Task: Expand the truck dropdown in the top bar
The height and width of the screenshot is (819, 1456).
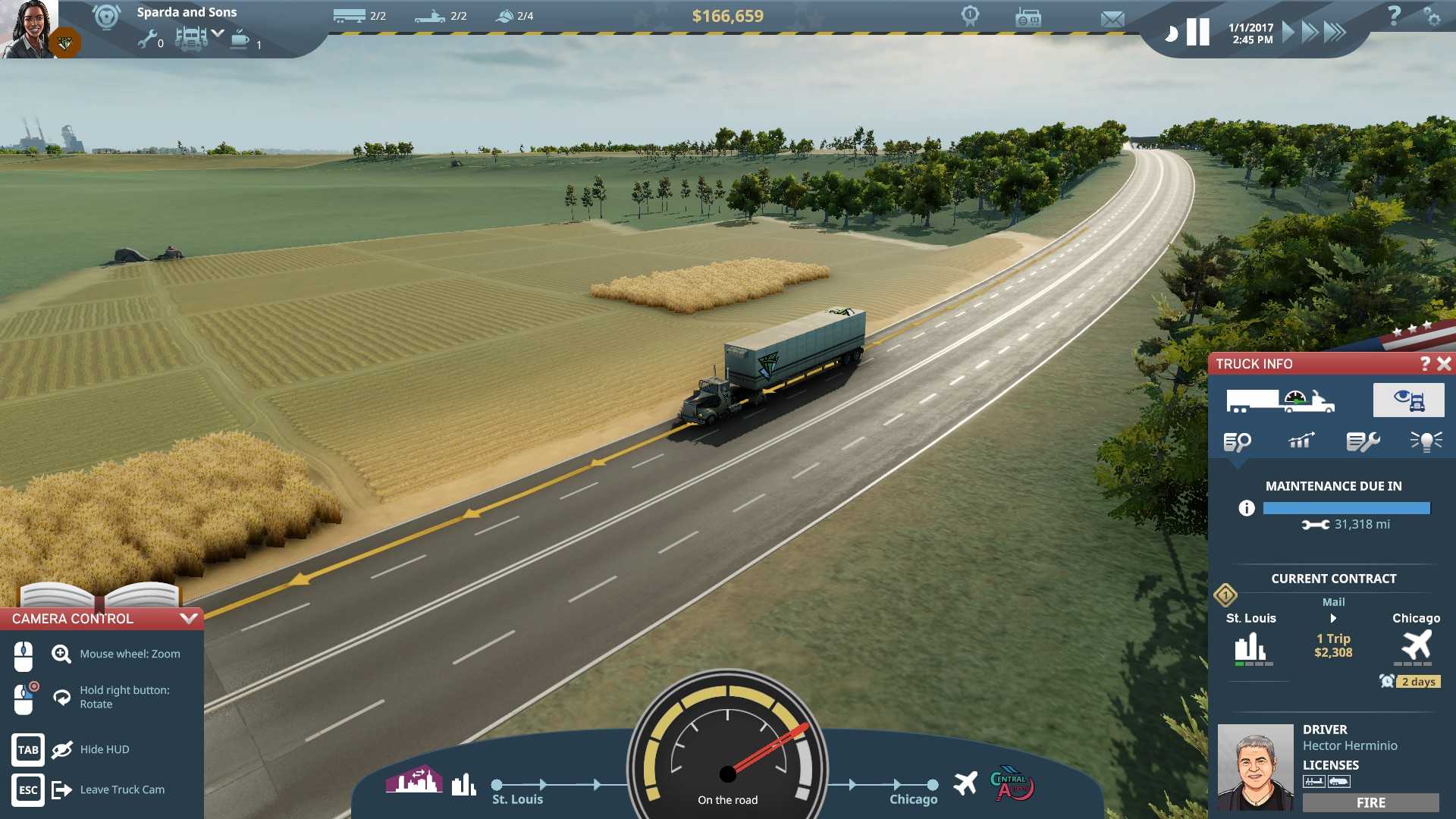Action: (x=218, y=34)
